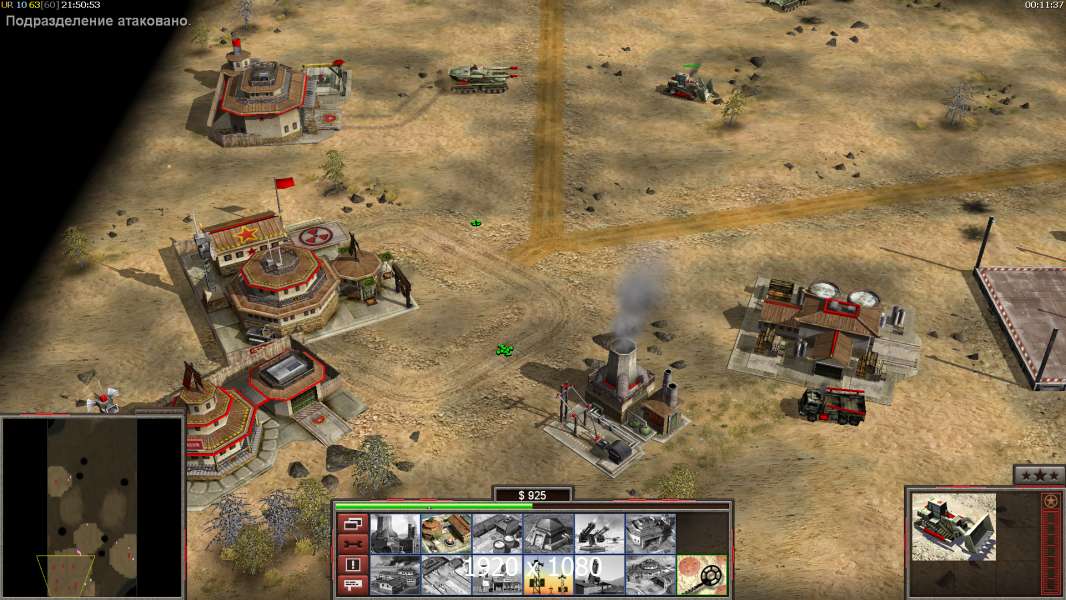Viewport: 1066px width, 600px height.
Task: Click the overlapping windows button
Action: tap(351, 524)
